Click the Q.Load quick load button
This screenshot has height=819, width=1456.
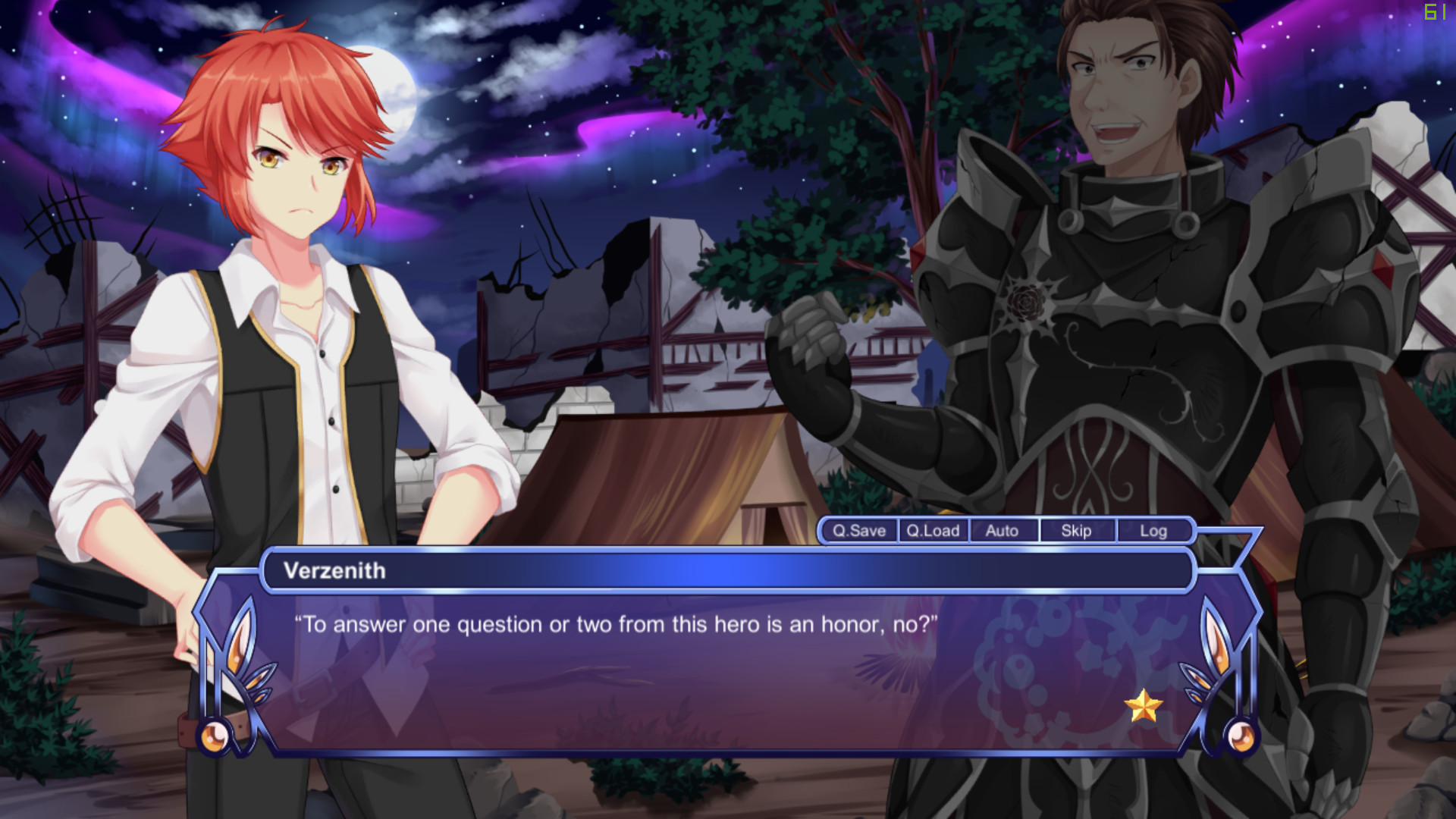(x=933, y=531)
